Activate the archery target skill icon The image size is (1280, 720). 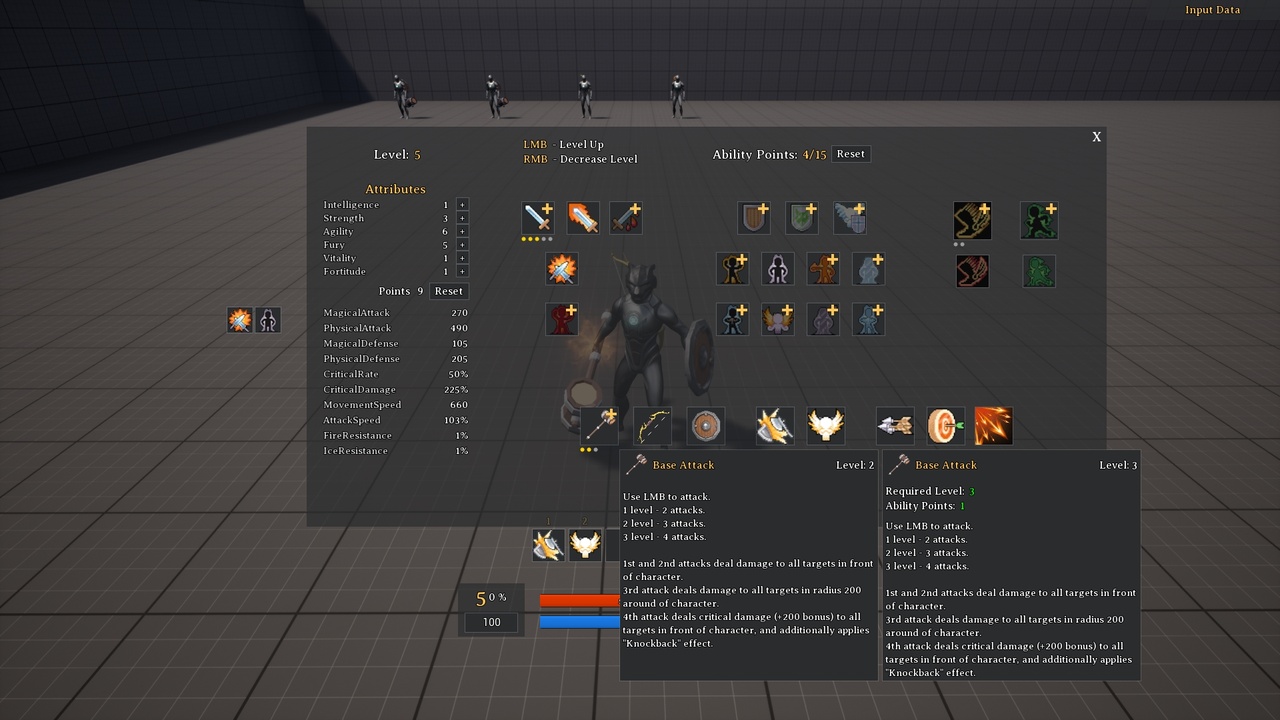pos(945,426)
